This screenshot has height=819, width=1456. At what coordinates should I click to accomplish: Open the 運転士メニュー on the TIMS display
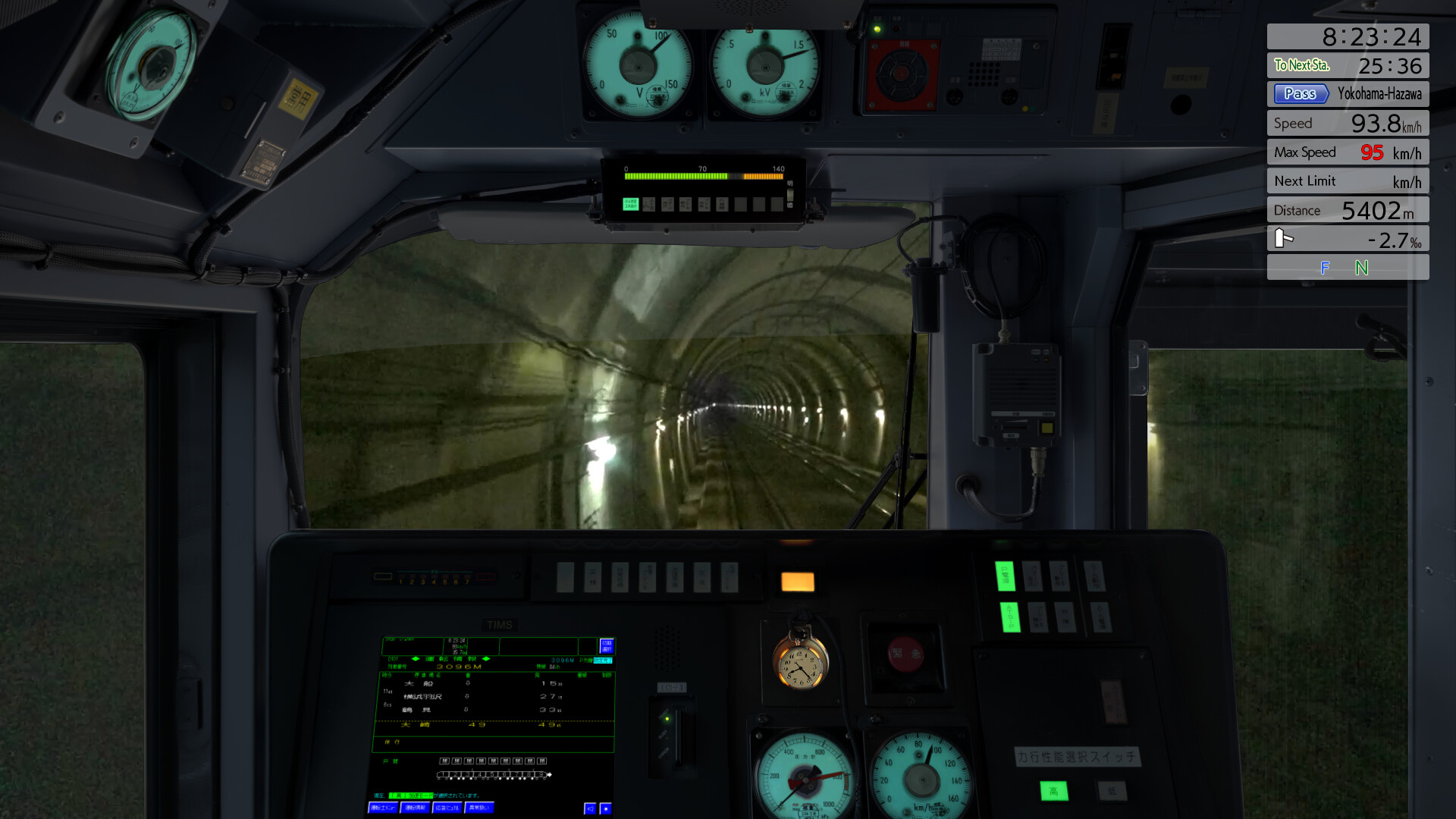383,808
